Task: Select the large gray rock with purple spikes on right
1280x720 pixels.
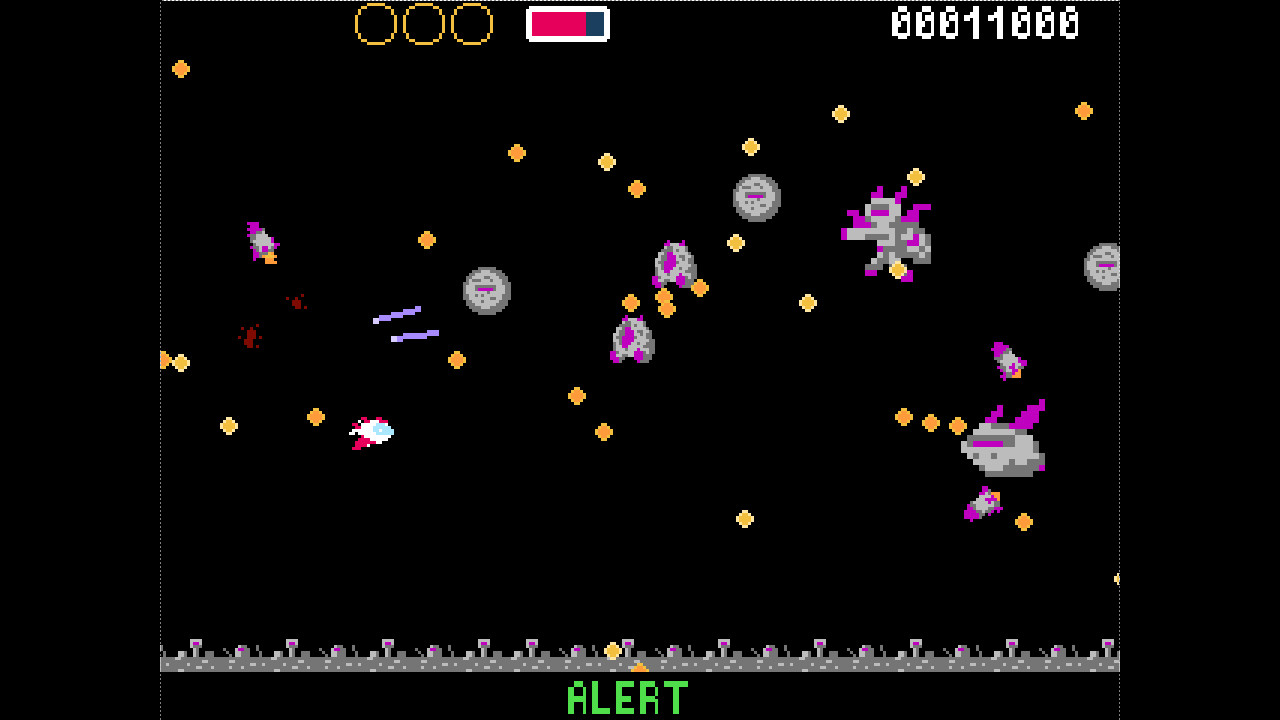Action: tap(1005, 448)
